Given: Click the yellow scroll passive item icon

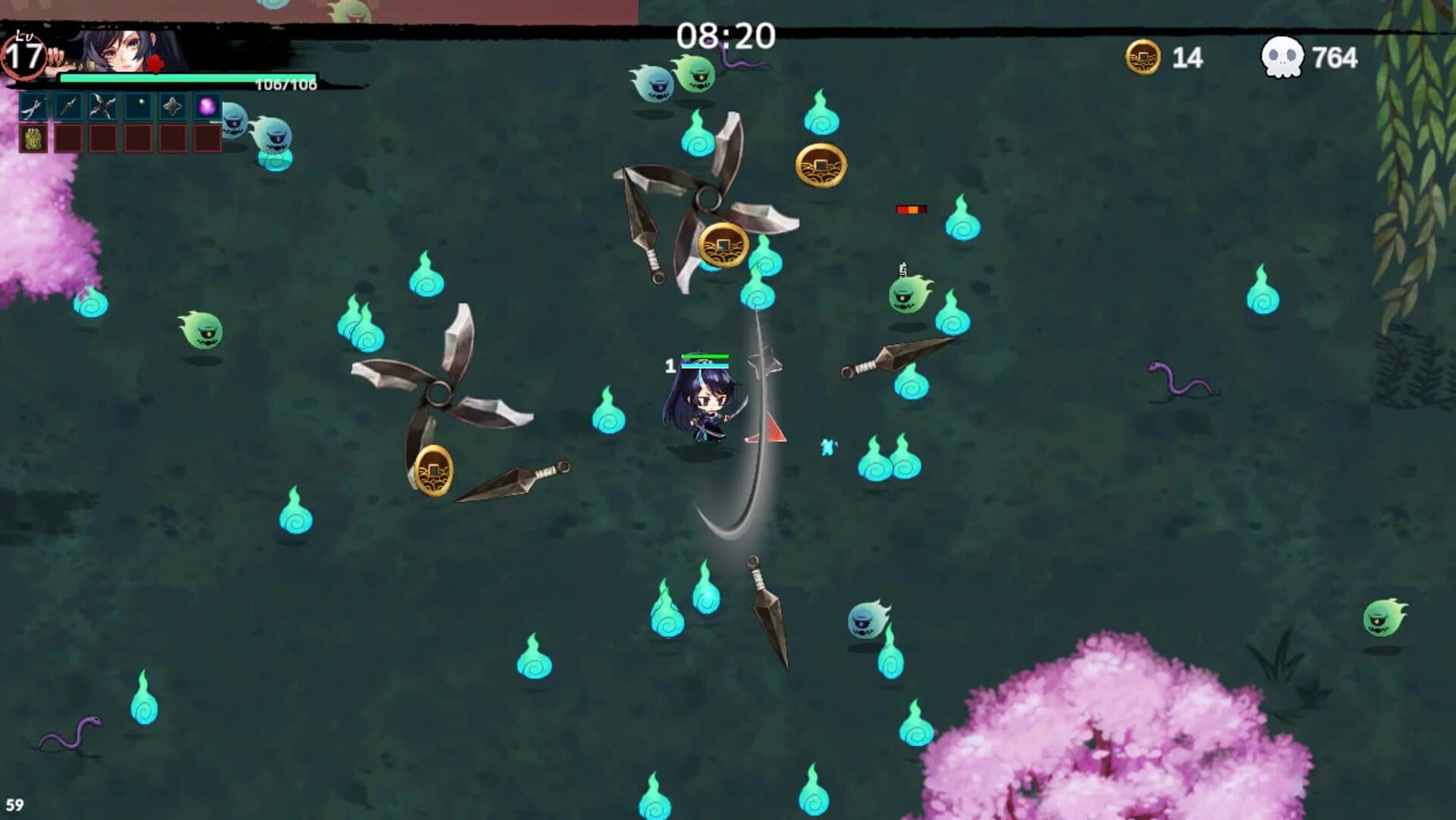Looking at the screenshot, I should click(33, 139).
